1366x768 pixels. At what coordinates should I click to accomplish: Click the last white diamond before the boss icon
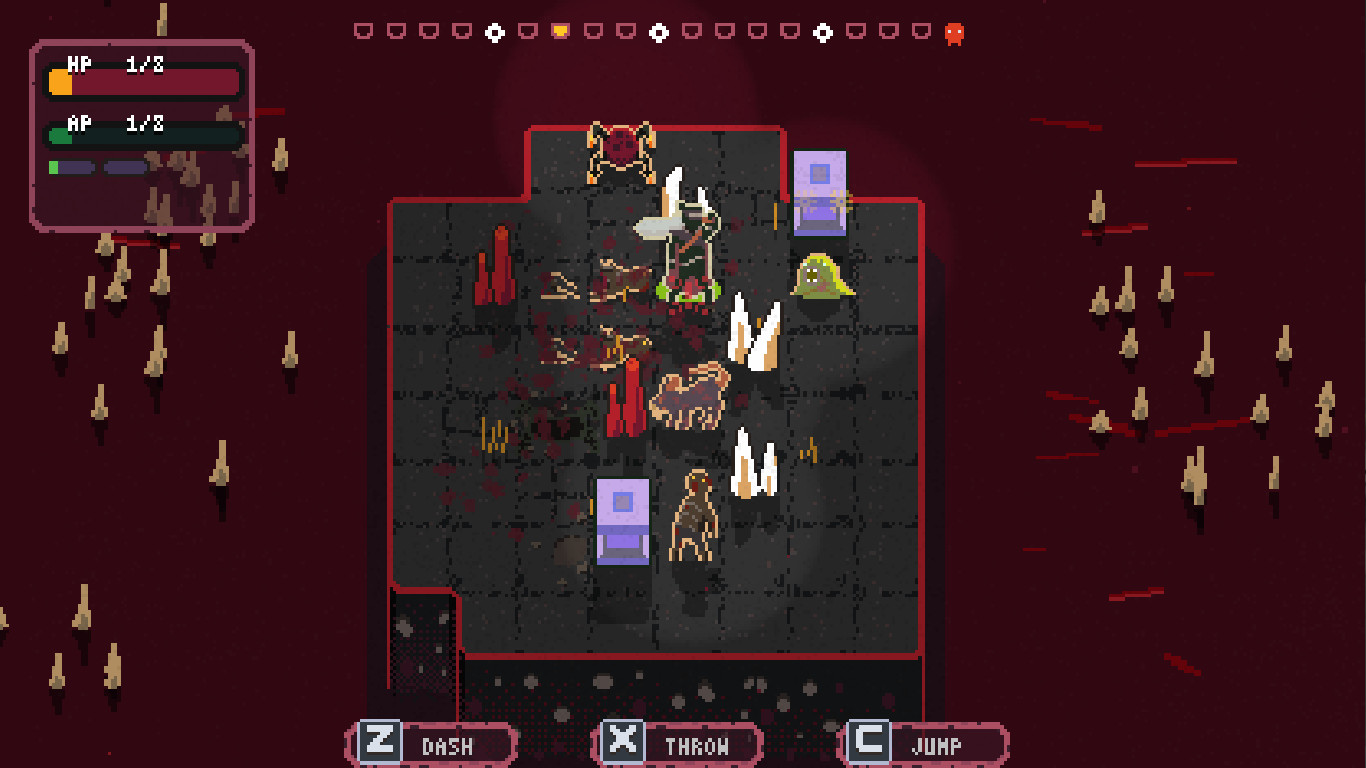point(823,31)
